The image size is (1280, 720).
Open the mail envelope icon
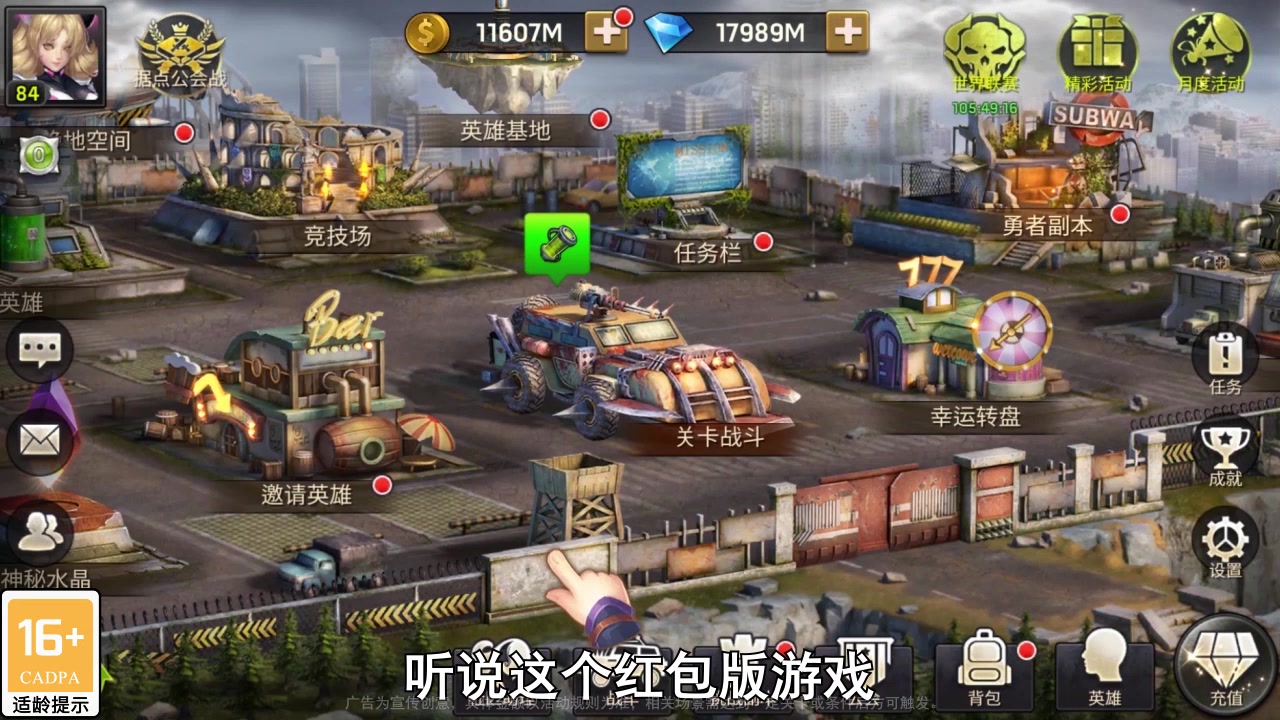40,440
